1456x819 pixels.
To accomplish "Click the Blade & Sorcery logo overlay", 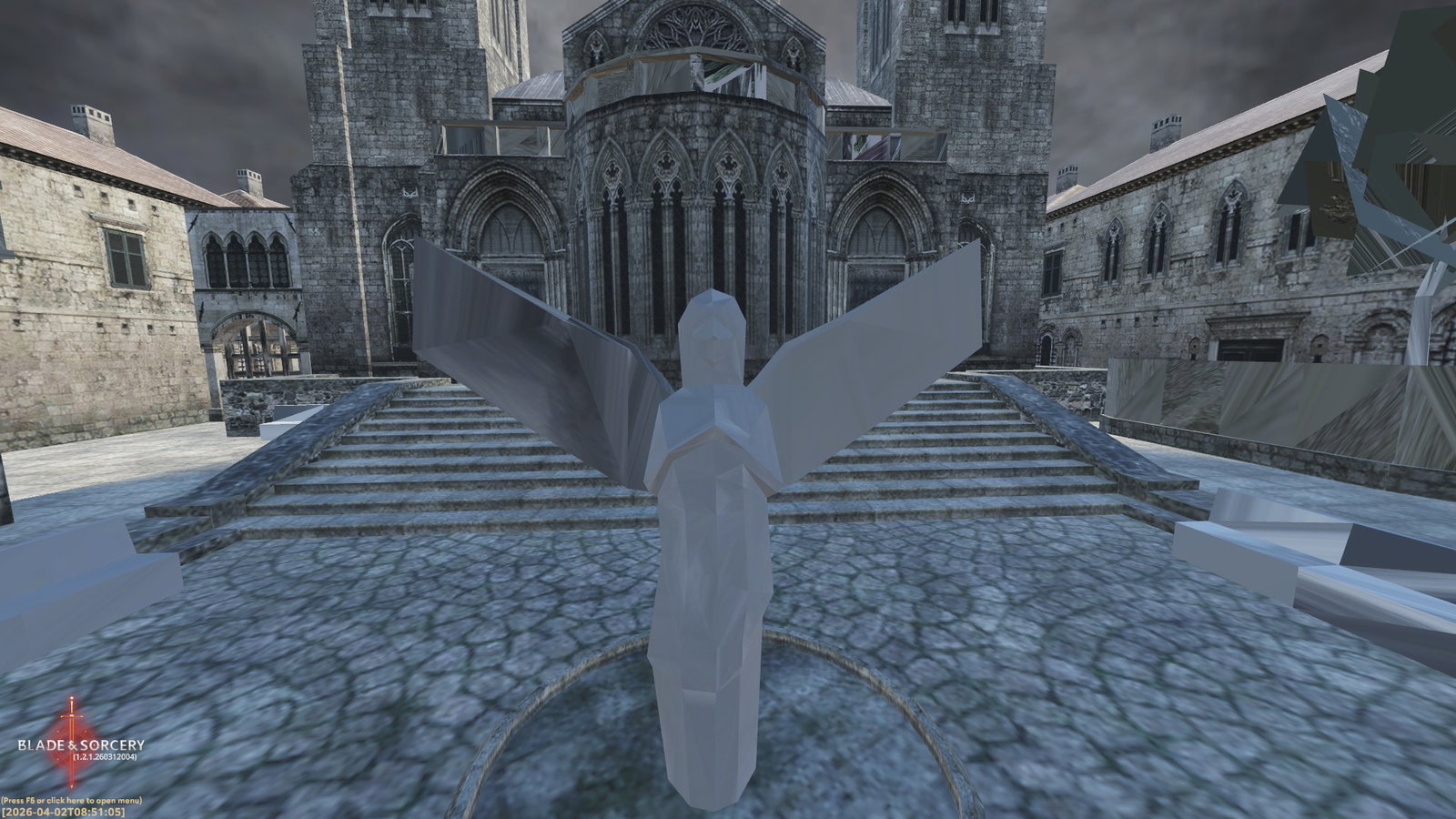I will click(79, 745).
